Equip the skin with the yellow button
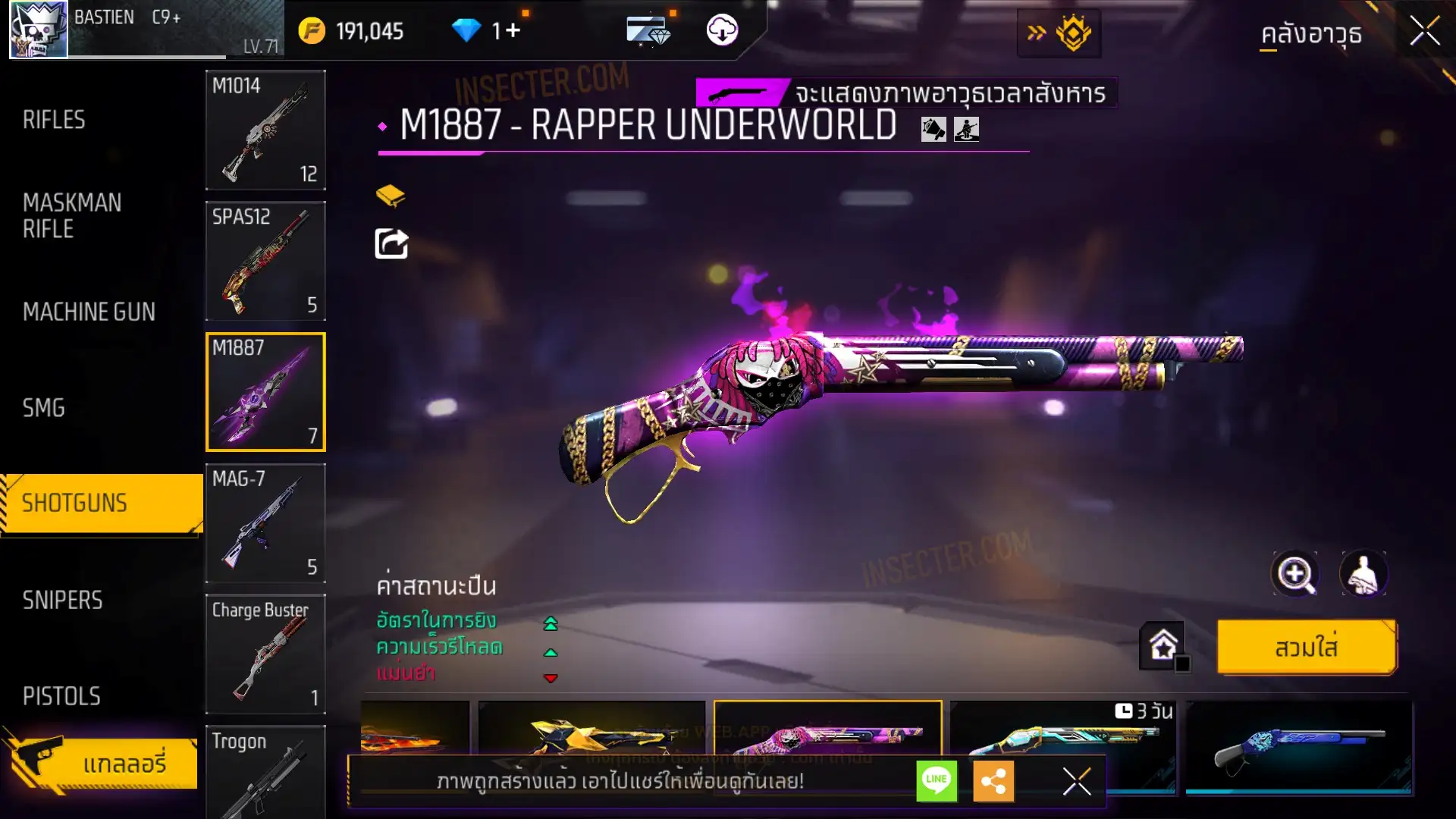The height and width of the screenshot is (819, 1456). point(1306,648)
